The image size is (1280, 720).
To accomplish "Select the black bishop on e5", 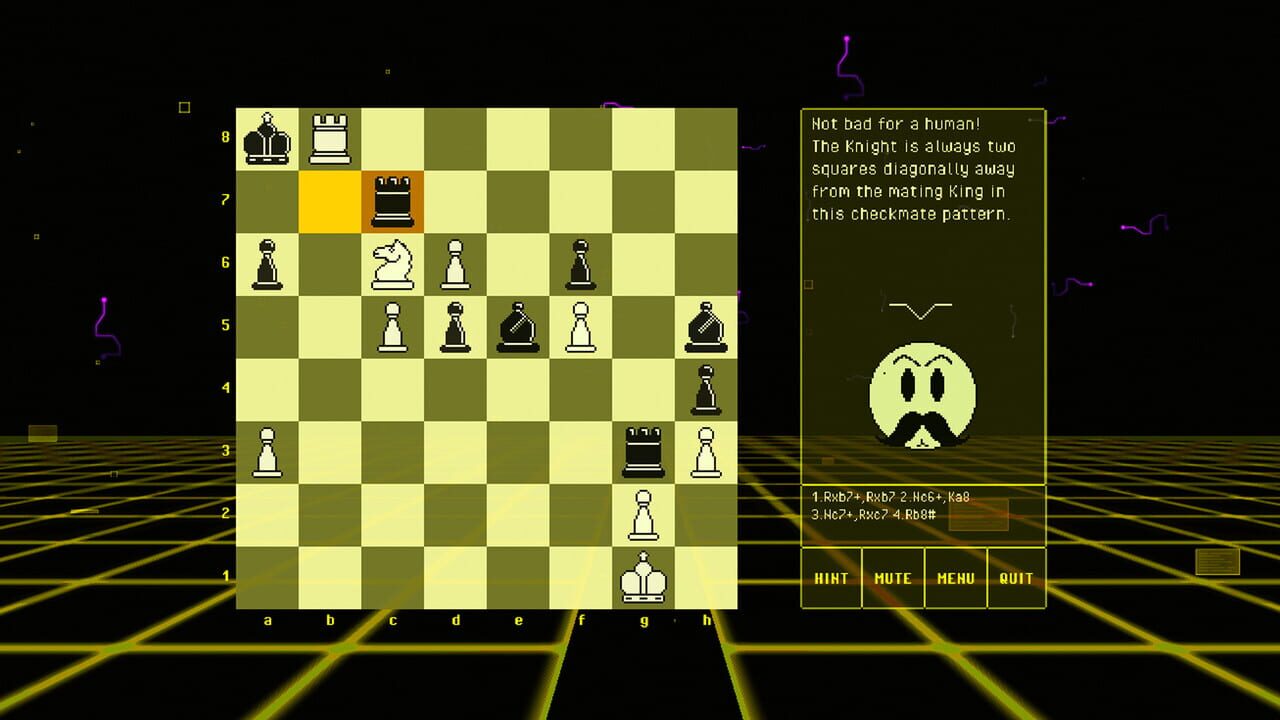I will [x=518, y=325].
